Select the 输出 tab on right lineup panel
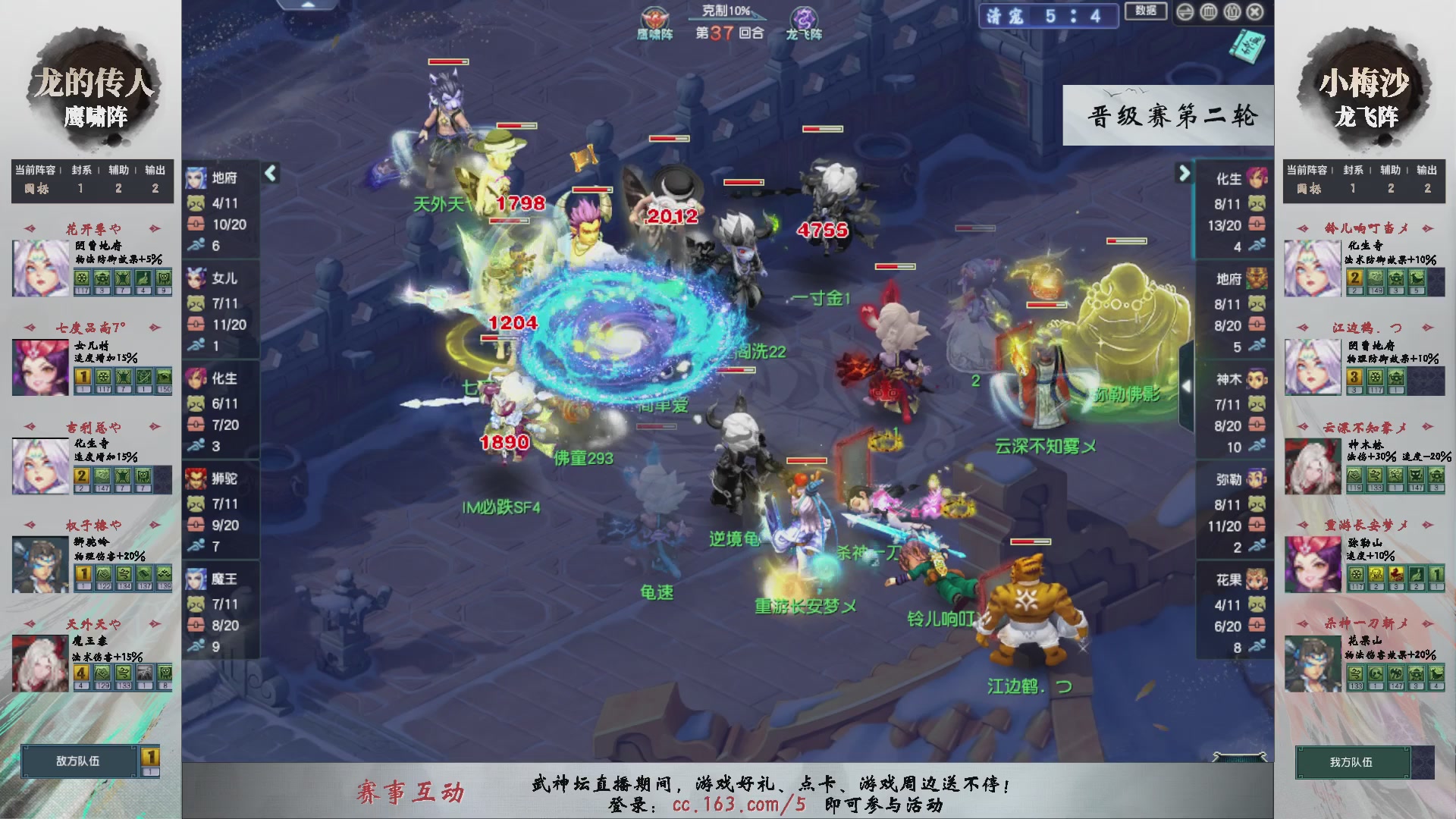 point(1428,171)
